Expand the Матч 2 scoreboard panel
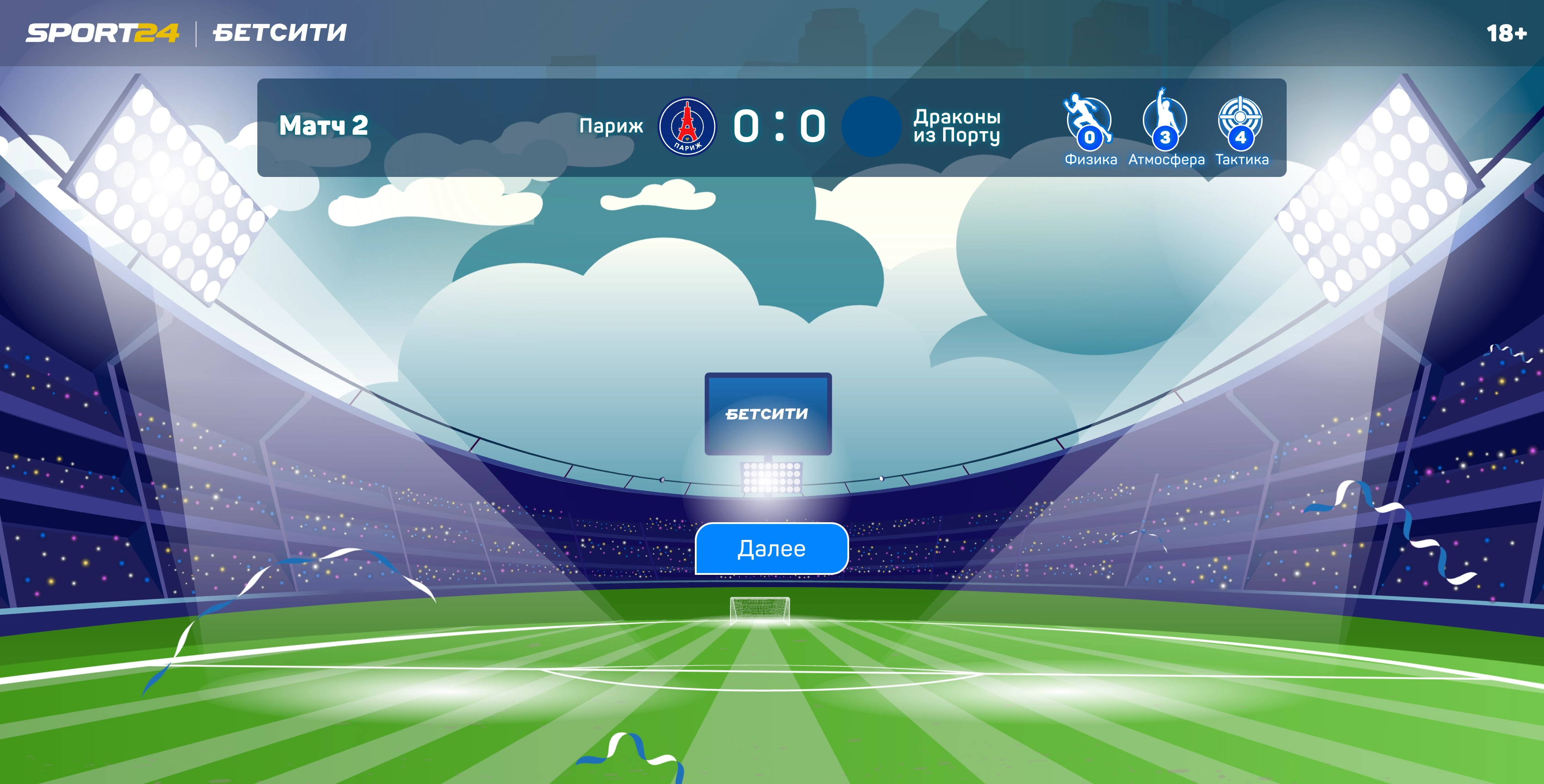The height and width of the screenshot is (784, 1544). click(770, 127)
